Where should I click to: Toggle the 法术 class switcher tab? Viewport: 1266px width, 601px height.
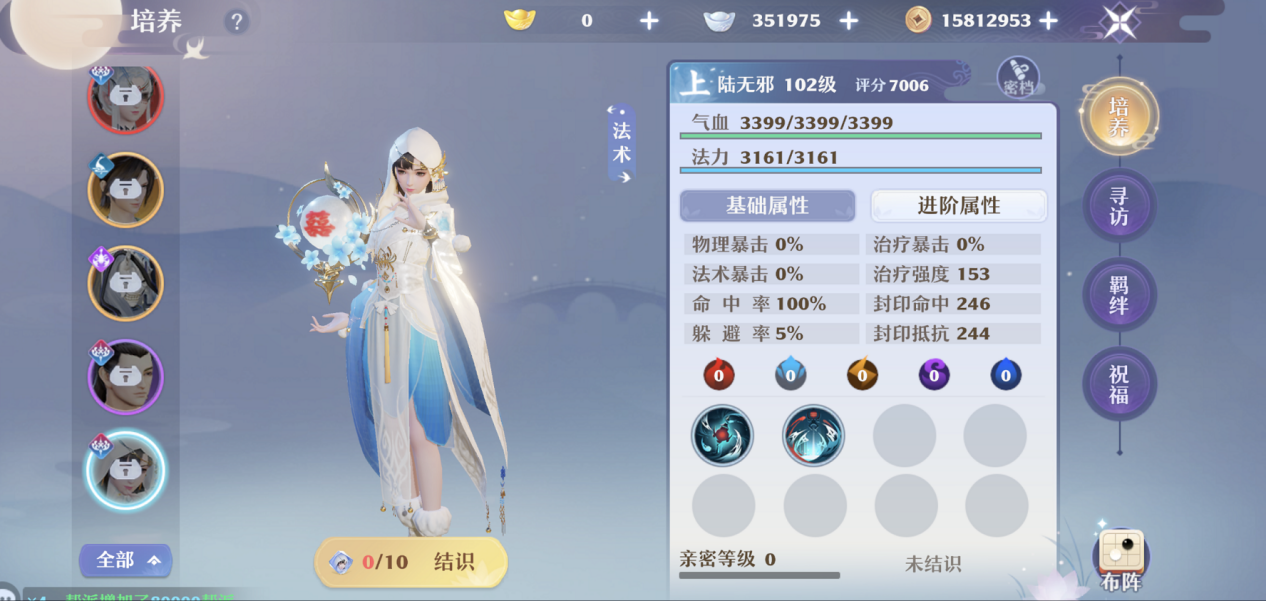pyautogui.click(x=621, y=144)
